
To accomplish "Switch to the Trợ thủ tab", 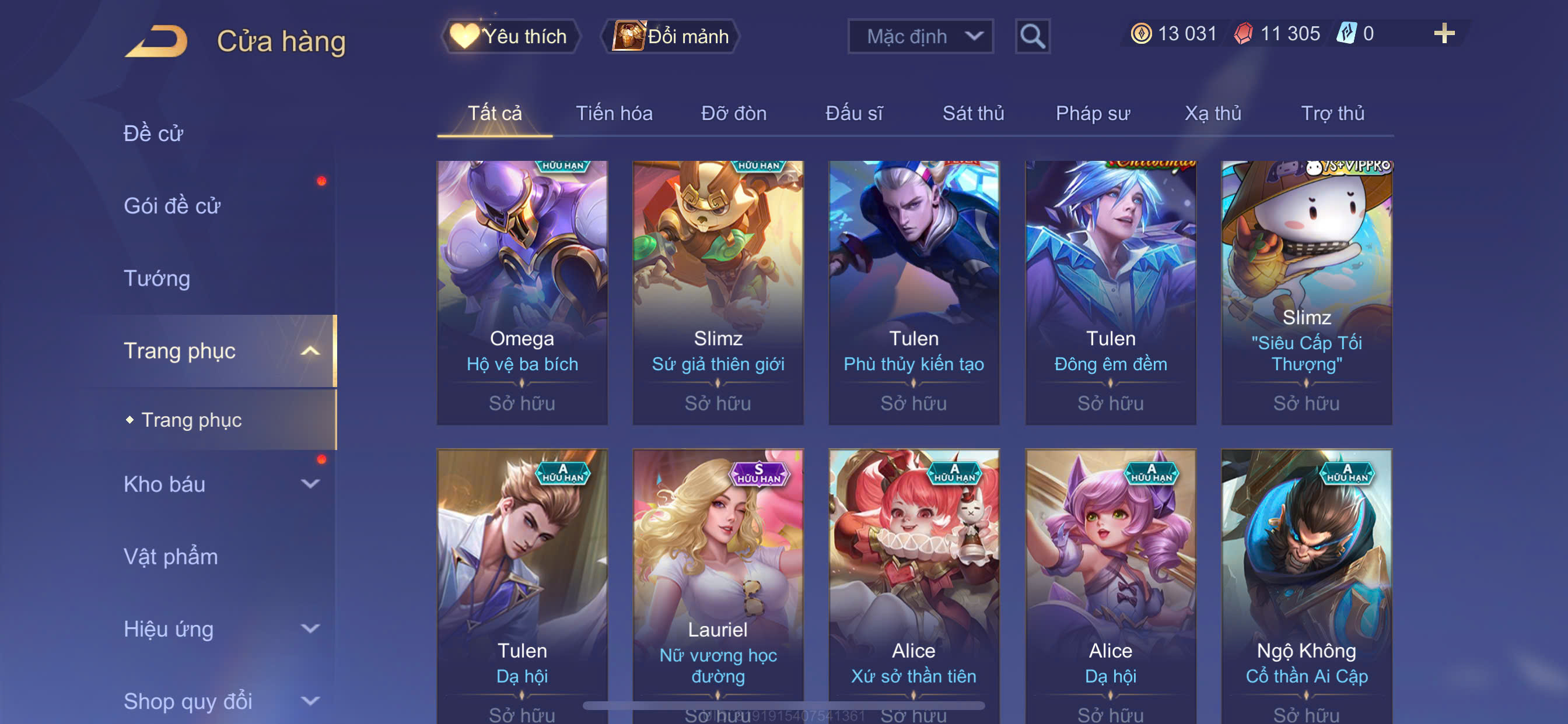I will 1332,113.
